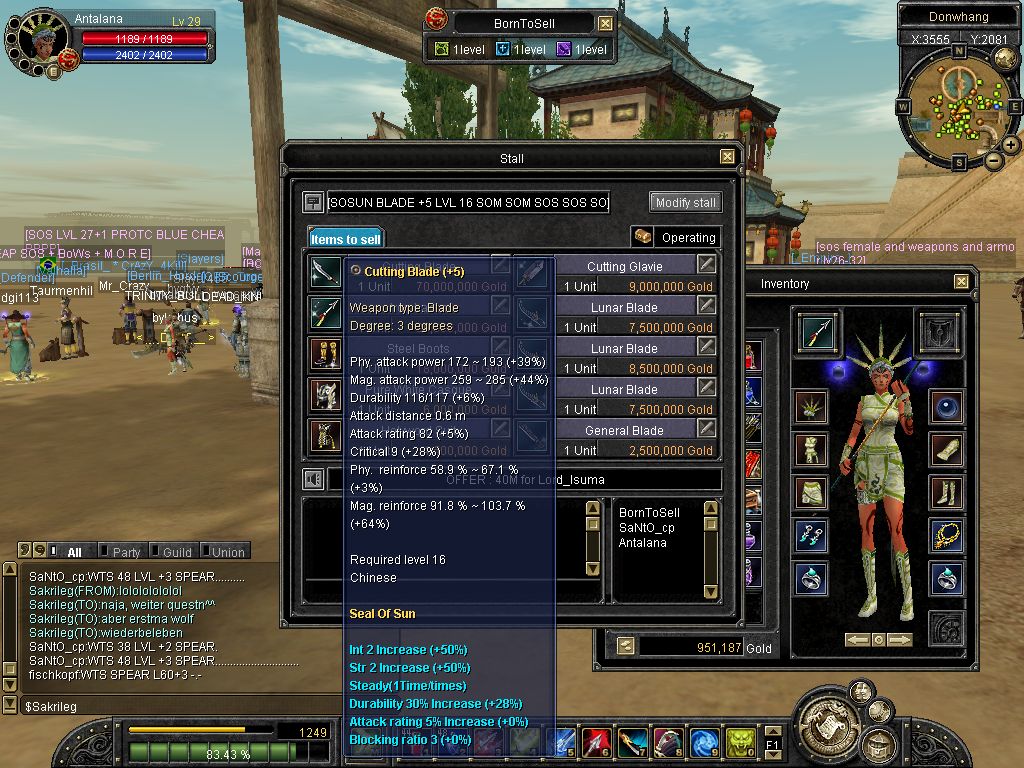Open the Guild chat tab

click(x=177, y=552)
